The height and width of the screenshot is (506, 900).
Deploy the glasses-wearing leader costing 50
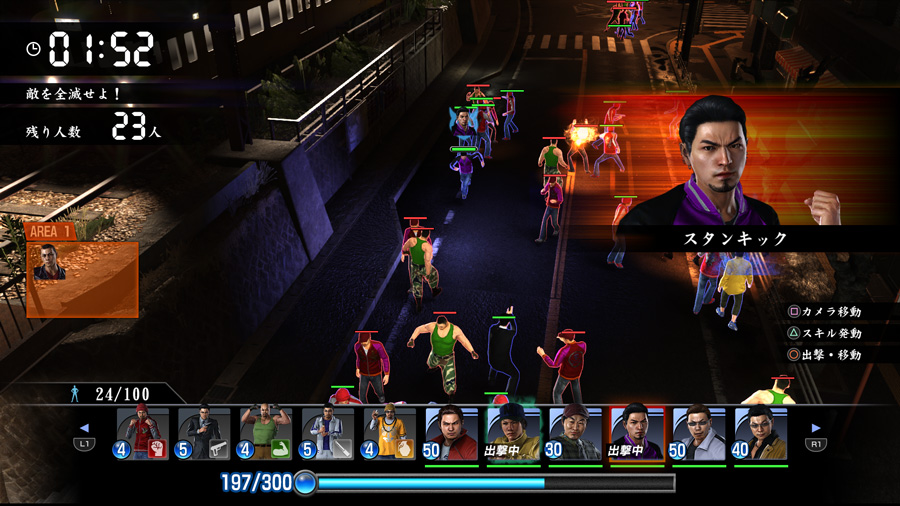tap(699, 433)
